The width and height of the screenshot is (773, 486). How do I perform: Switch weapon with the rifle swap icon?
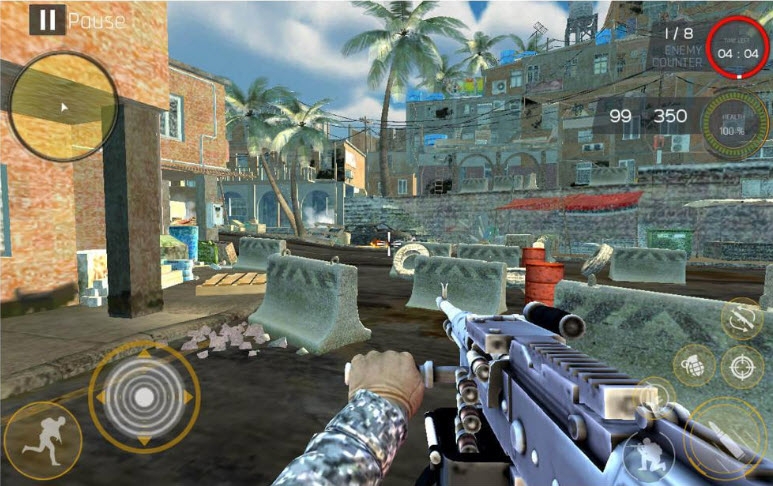pyautogui.click(x=742, y=318)
